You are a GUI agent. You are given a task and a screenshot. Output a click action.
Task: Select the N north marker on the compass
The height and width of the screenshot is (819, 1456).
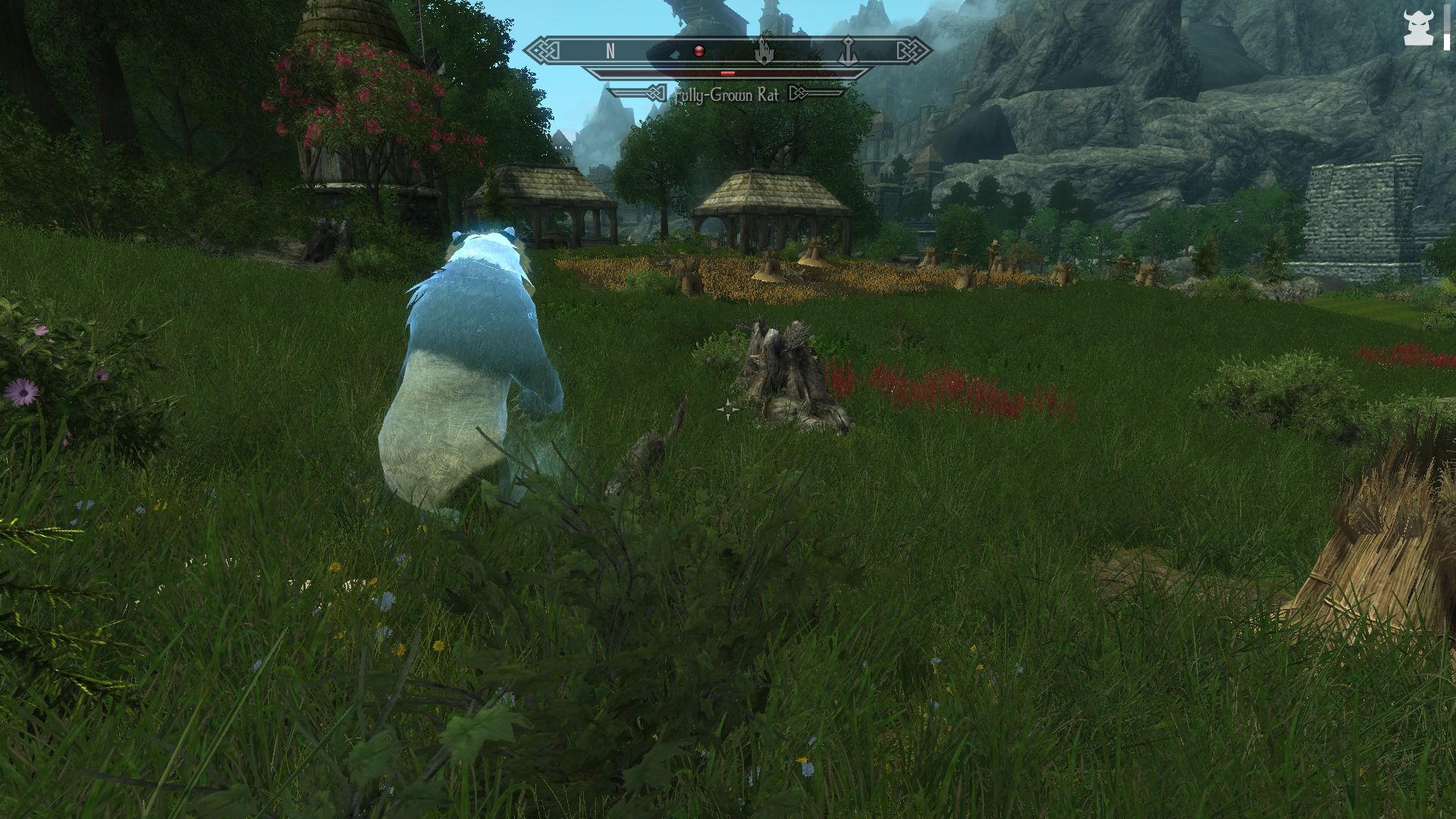tap(610, 52)
